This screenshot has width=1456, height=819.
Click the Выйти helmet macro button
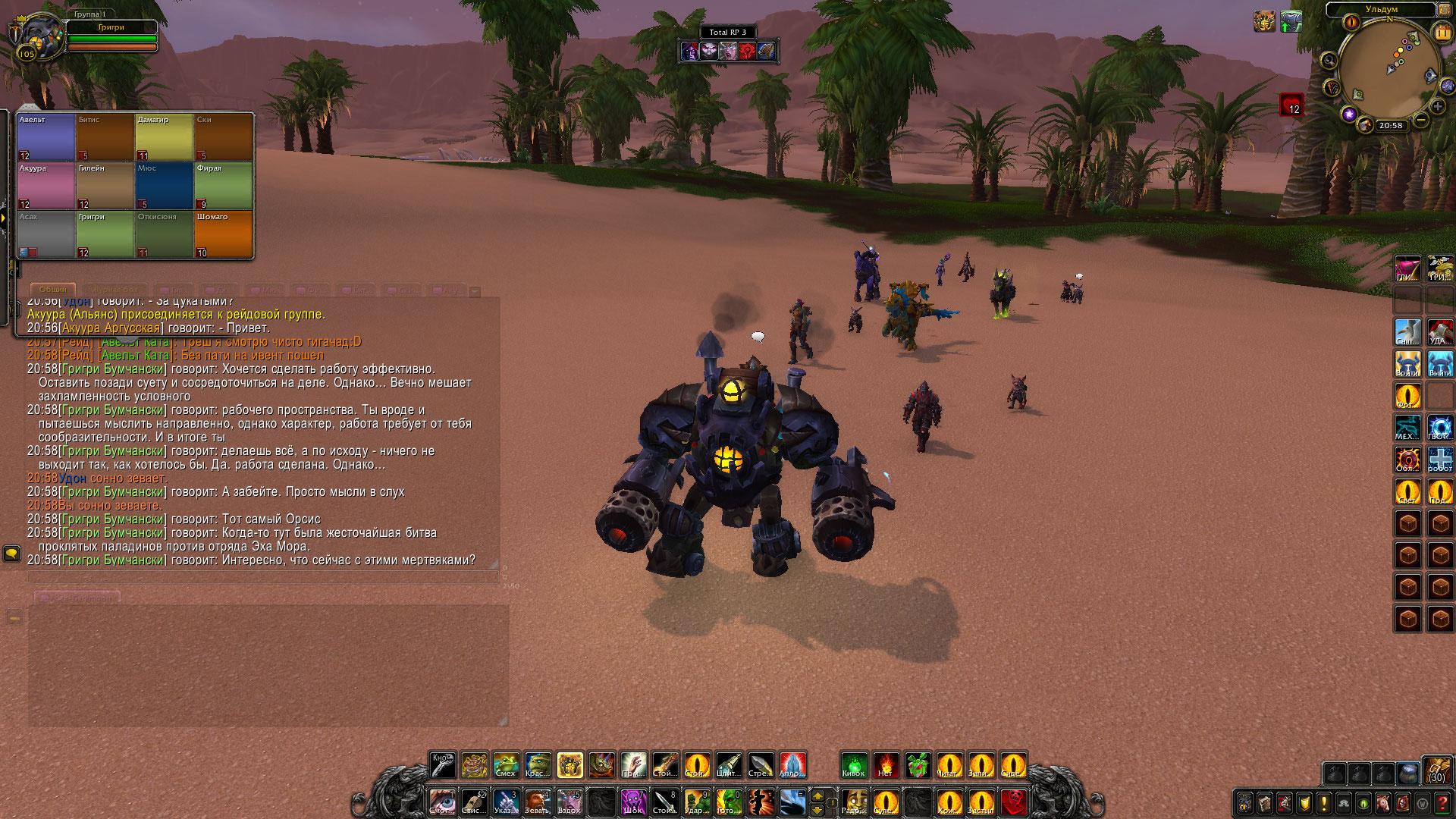(x=1440, y=364)
